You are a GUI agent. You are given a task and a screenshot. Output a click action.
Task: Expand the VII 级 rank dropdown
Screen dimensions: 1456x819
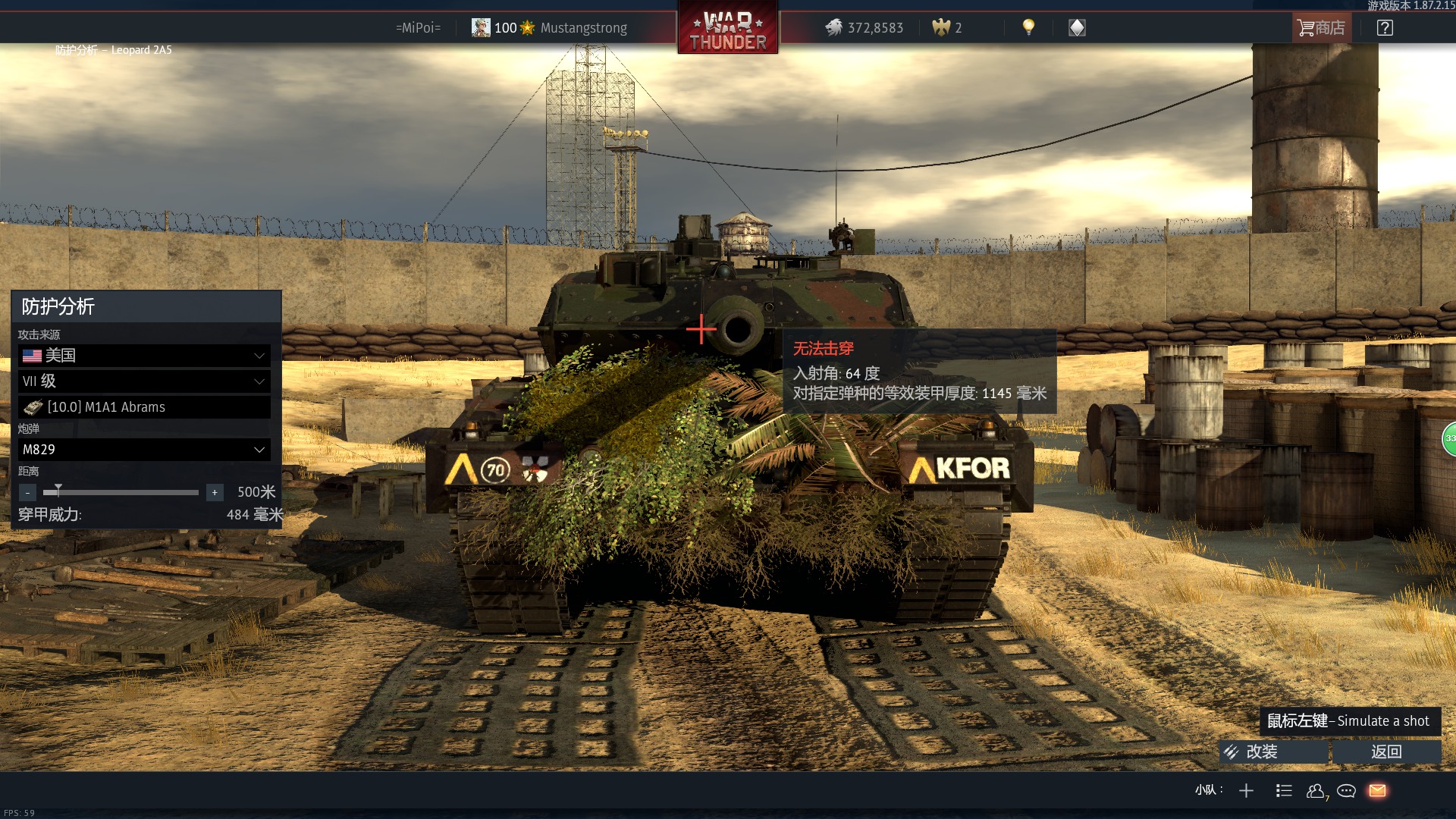tap(144, 381)
